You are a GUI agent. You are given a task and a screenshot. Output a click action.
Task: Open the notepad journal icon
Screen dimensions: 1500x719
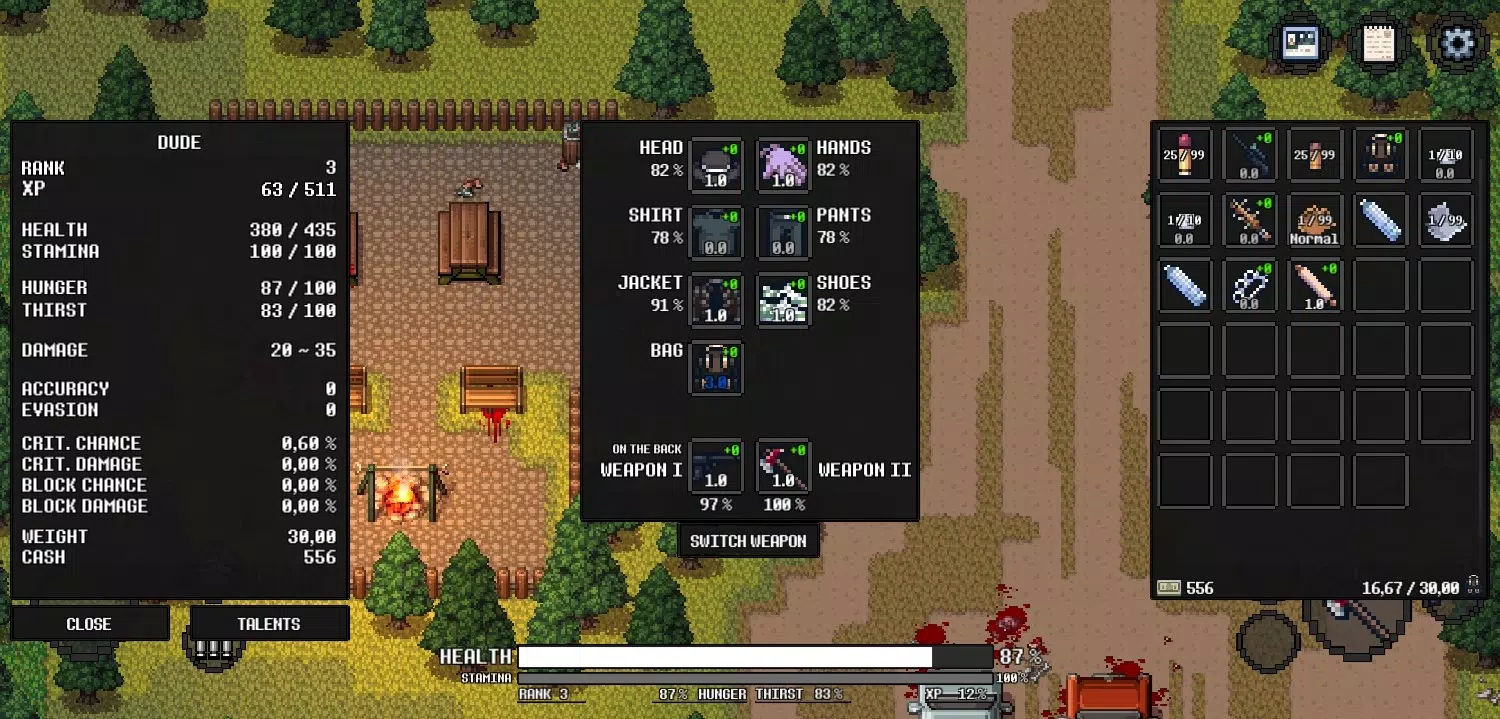coord(1378,43)
